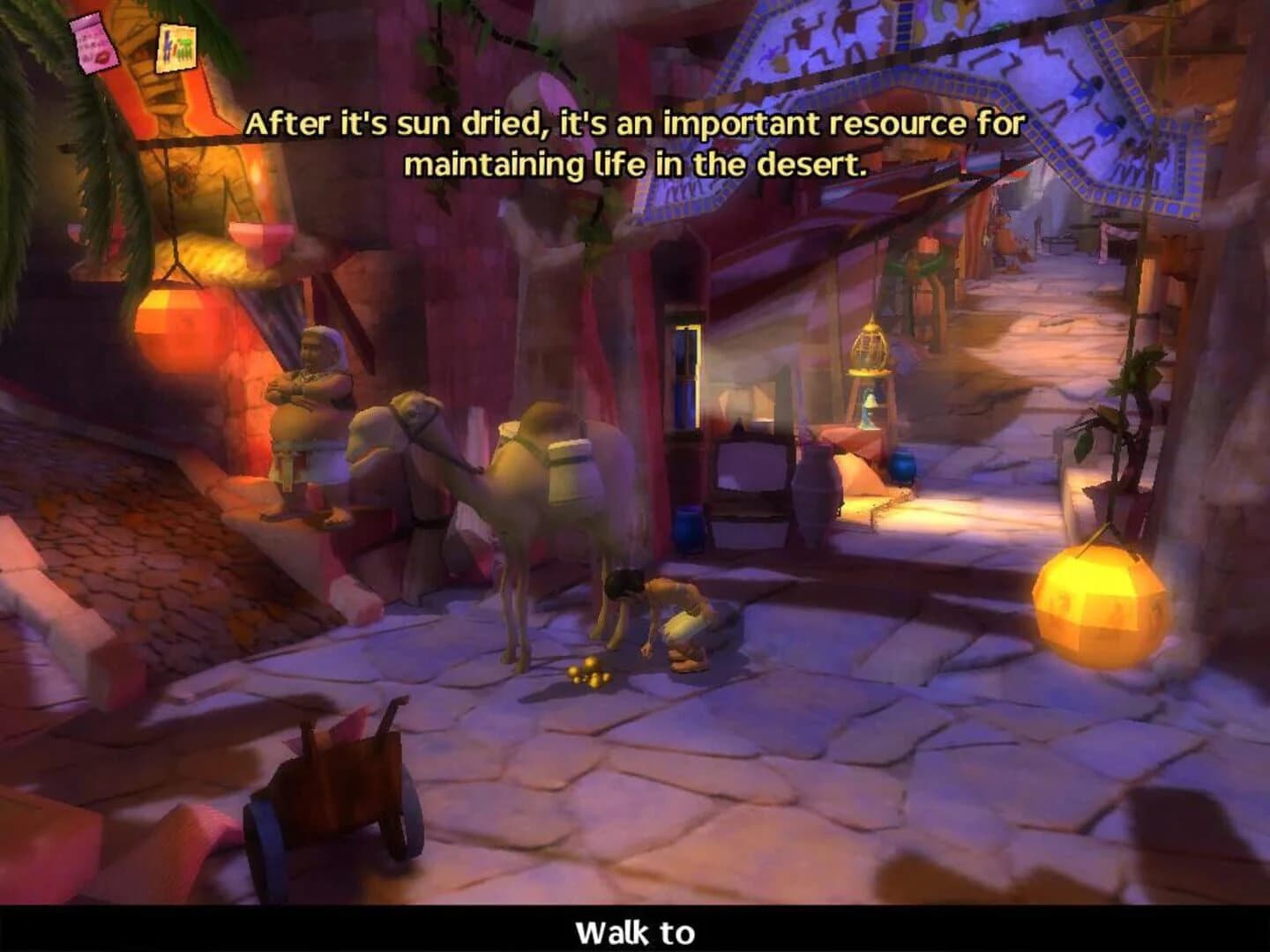Click the large clay amphora by the doorway

pos(816,494)
